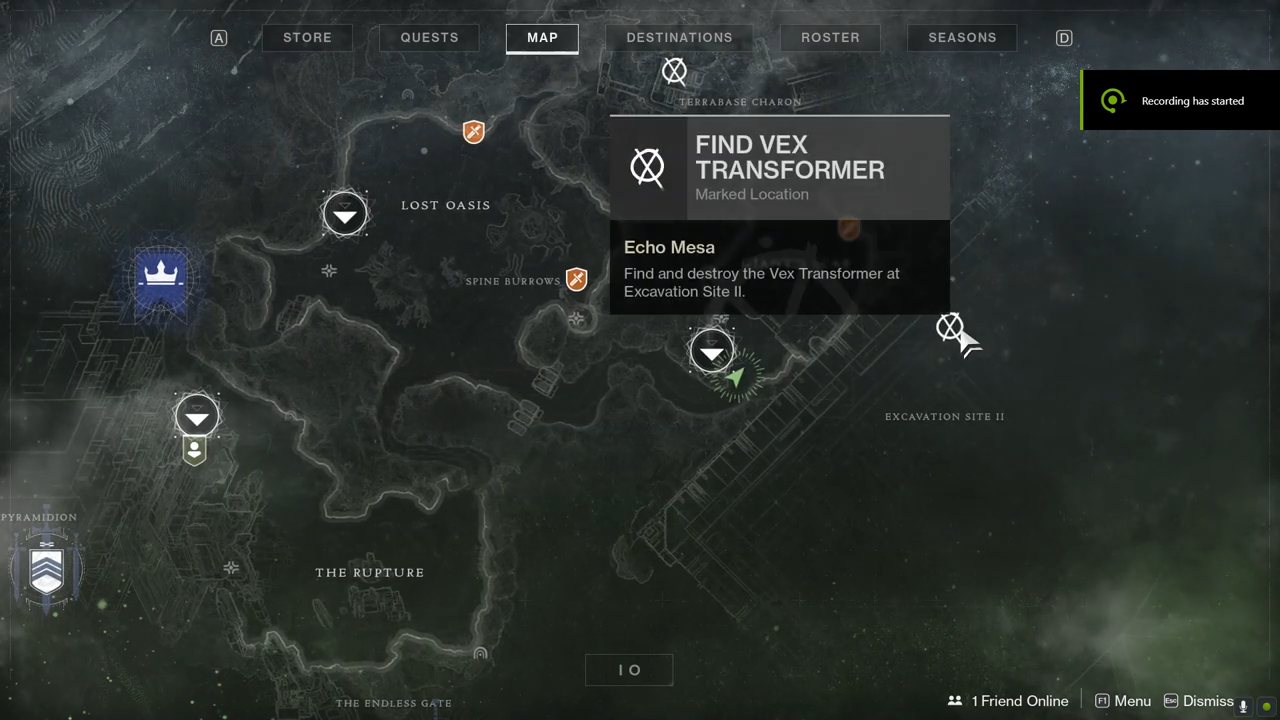Switch to the Quests tab

tap(429, 38)
